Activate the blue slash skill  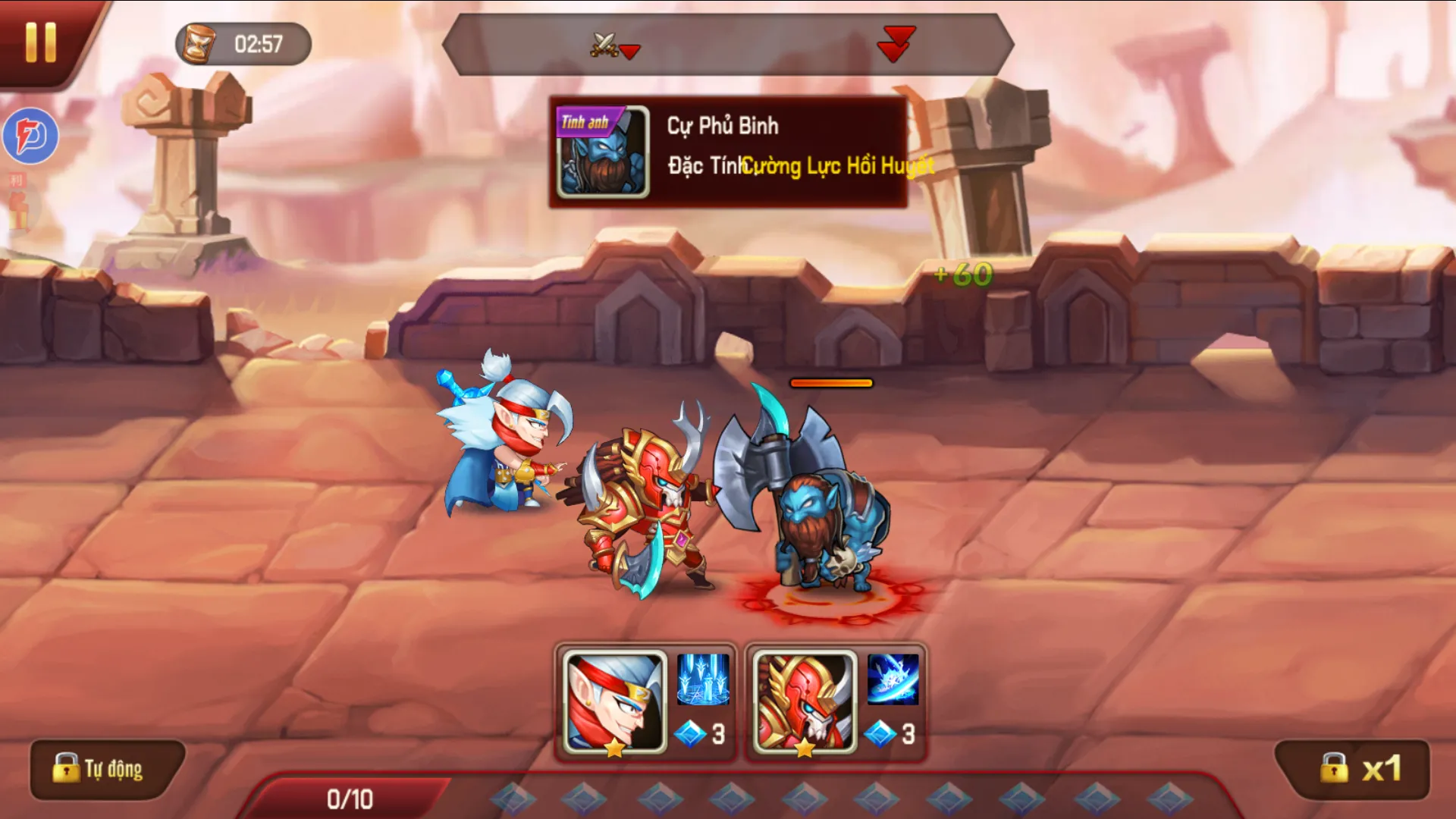[x=893, y=679]
